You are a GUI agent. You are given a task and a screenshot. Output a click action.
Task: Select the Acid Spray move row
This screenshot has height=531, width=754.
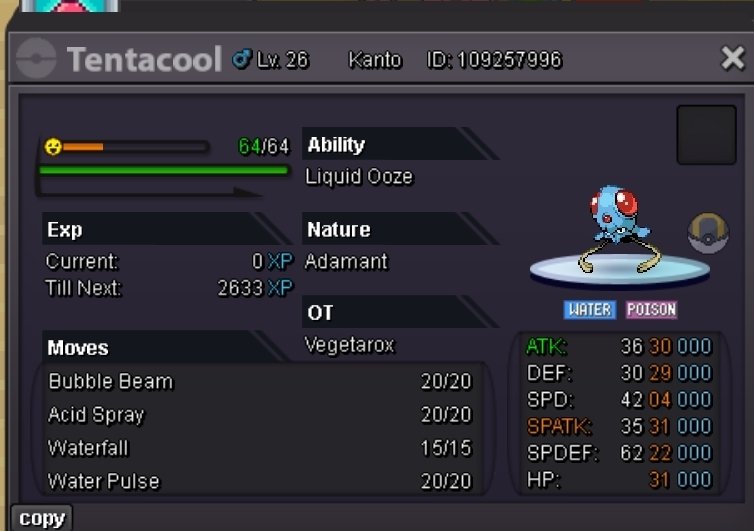[259, 415]
